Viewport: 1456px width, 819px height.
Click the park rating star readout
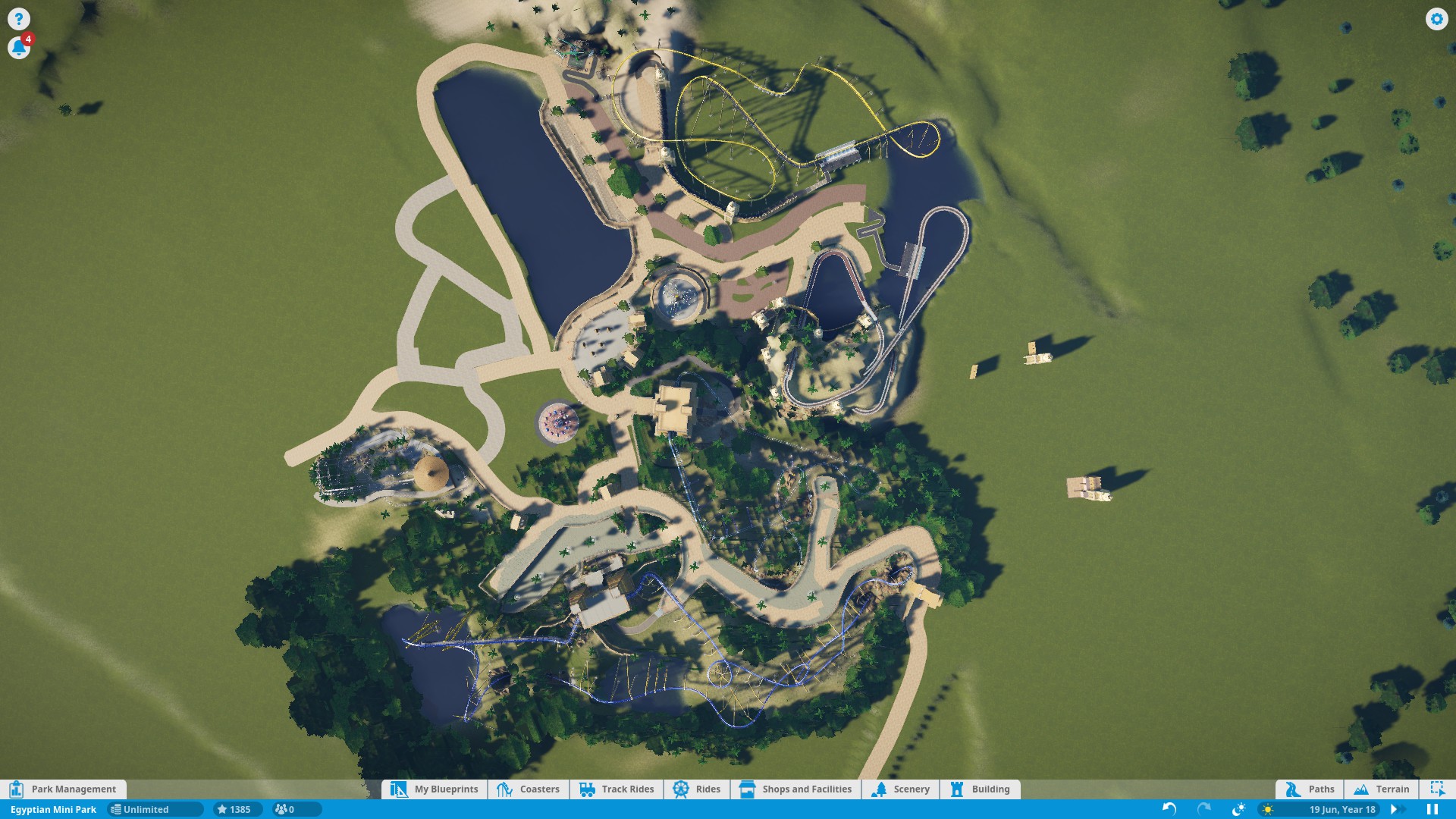pos(234,810)
